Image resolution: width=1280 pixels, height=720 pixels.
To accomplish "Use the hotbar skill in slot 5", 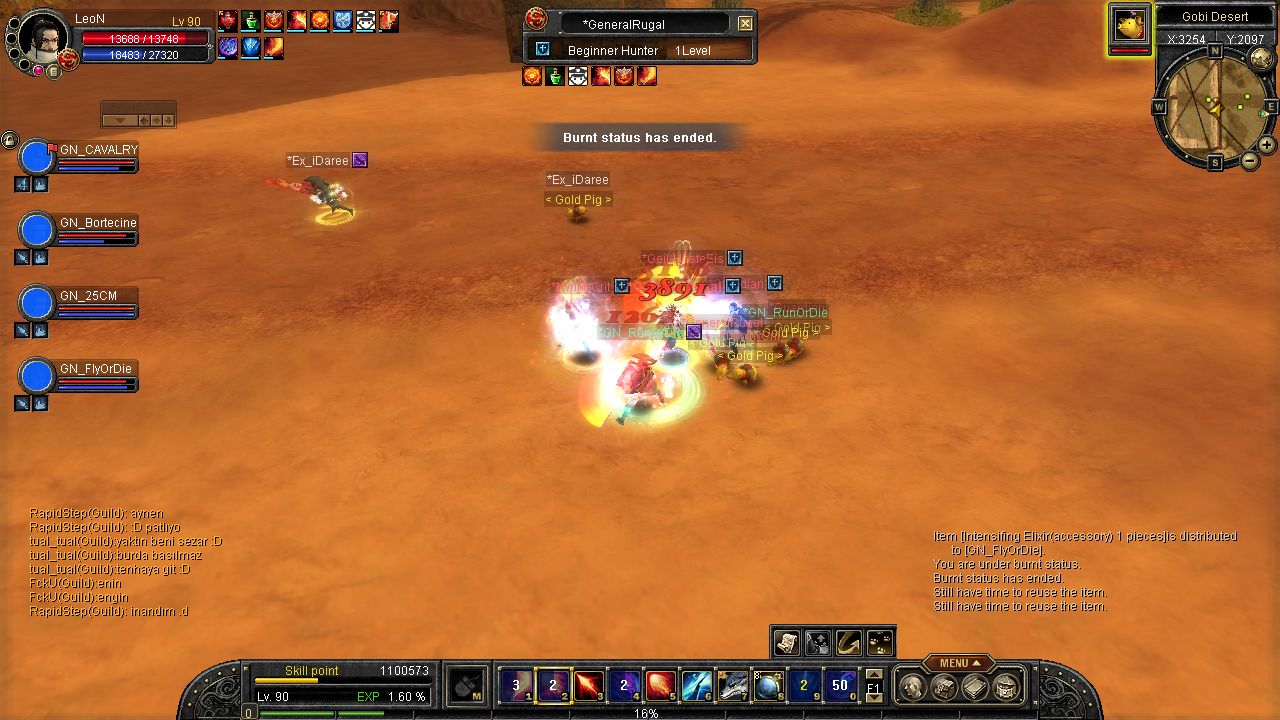I will coord(660,686).
